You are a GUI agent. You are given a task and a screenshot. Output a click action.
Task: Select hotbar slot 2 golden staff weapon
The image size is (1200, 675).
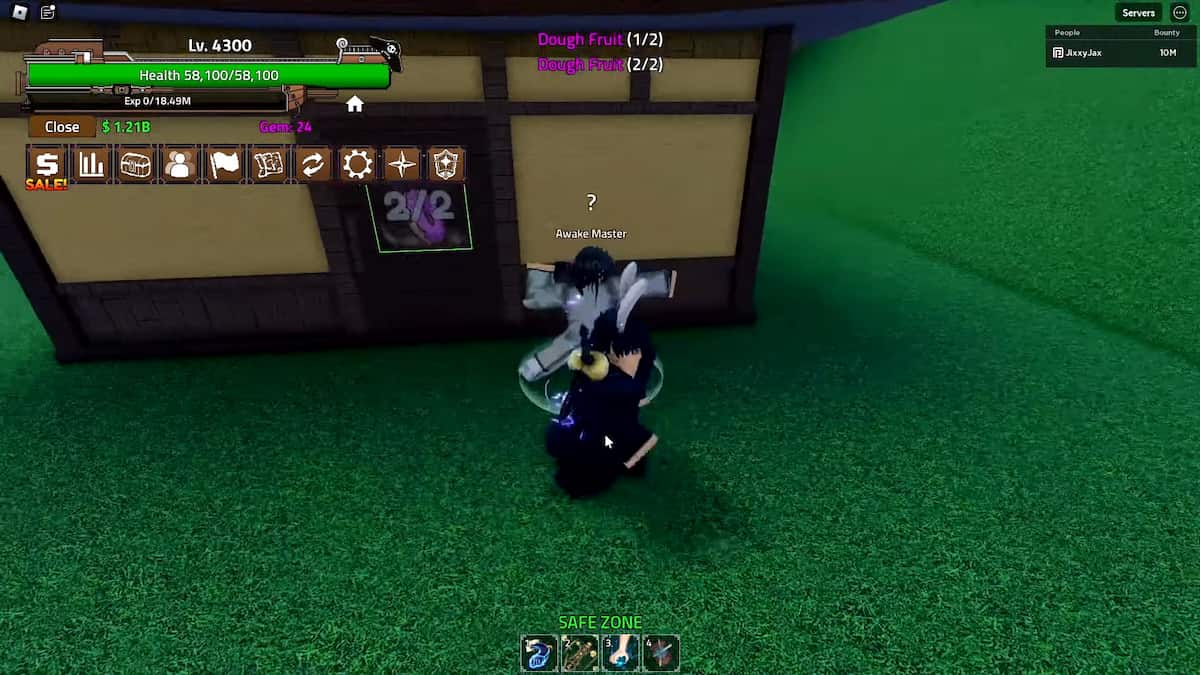pos(580,653)
